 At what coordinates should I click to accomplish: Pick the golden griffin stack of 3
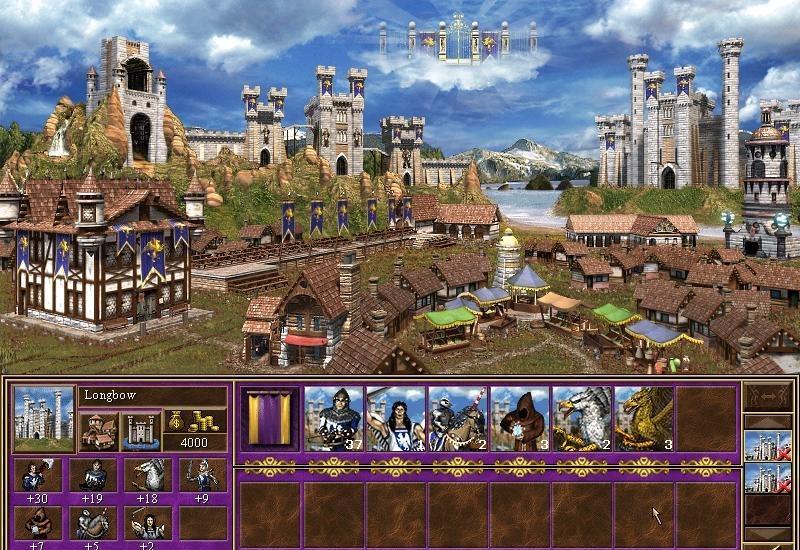tap(643, 418)
